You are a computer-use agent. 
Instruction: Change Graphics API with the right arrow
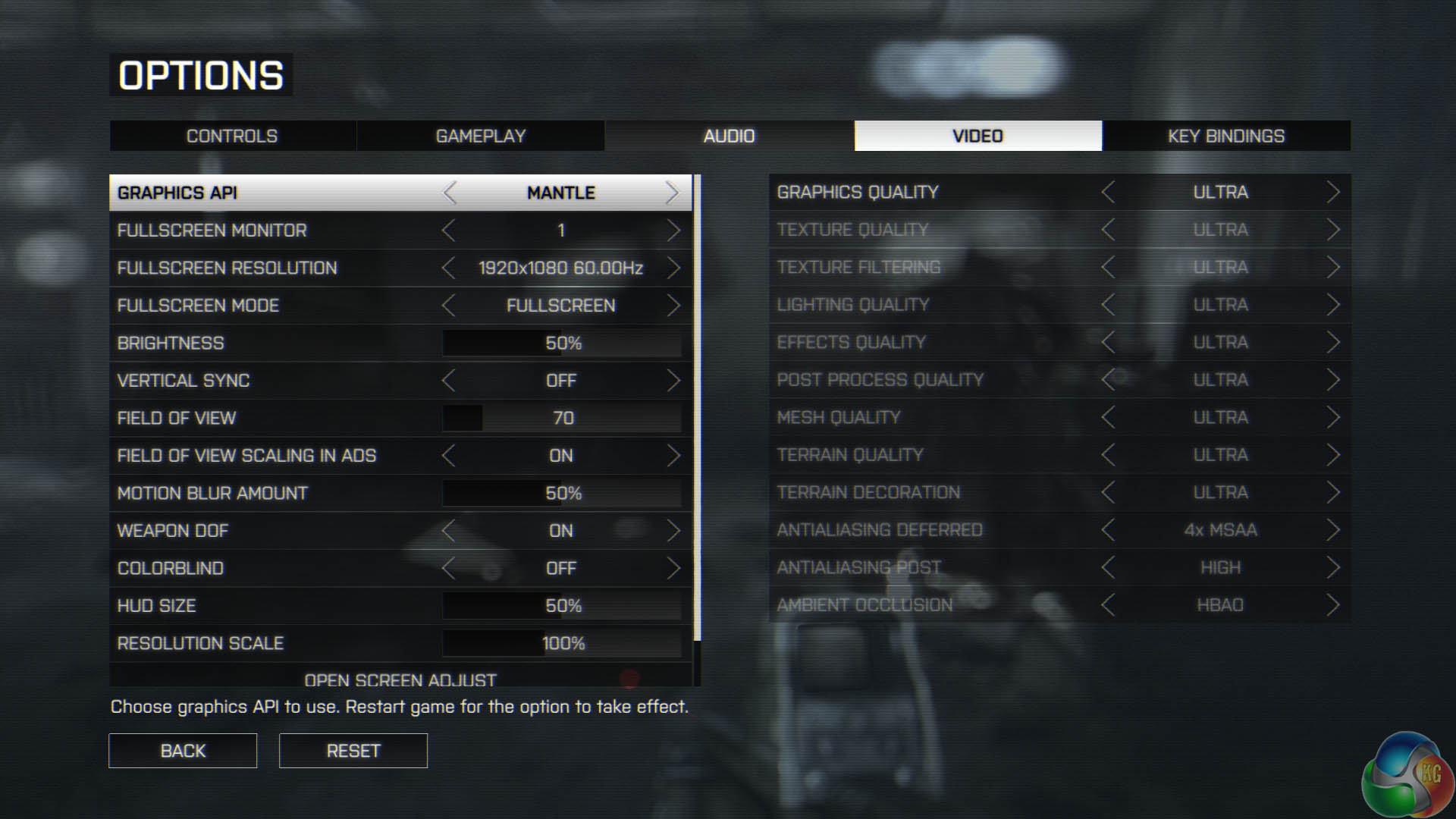point(672,193)
